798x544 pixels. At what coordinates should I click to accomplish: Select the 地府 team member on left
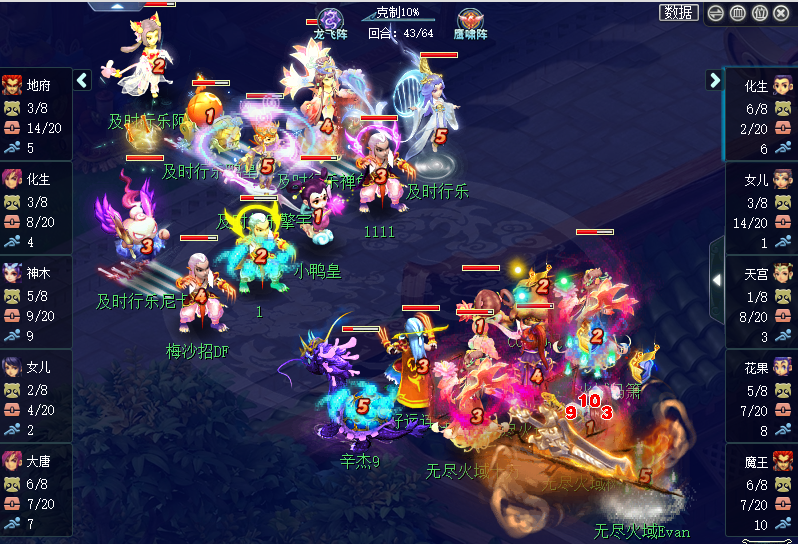click(36, 114)
